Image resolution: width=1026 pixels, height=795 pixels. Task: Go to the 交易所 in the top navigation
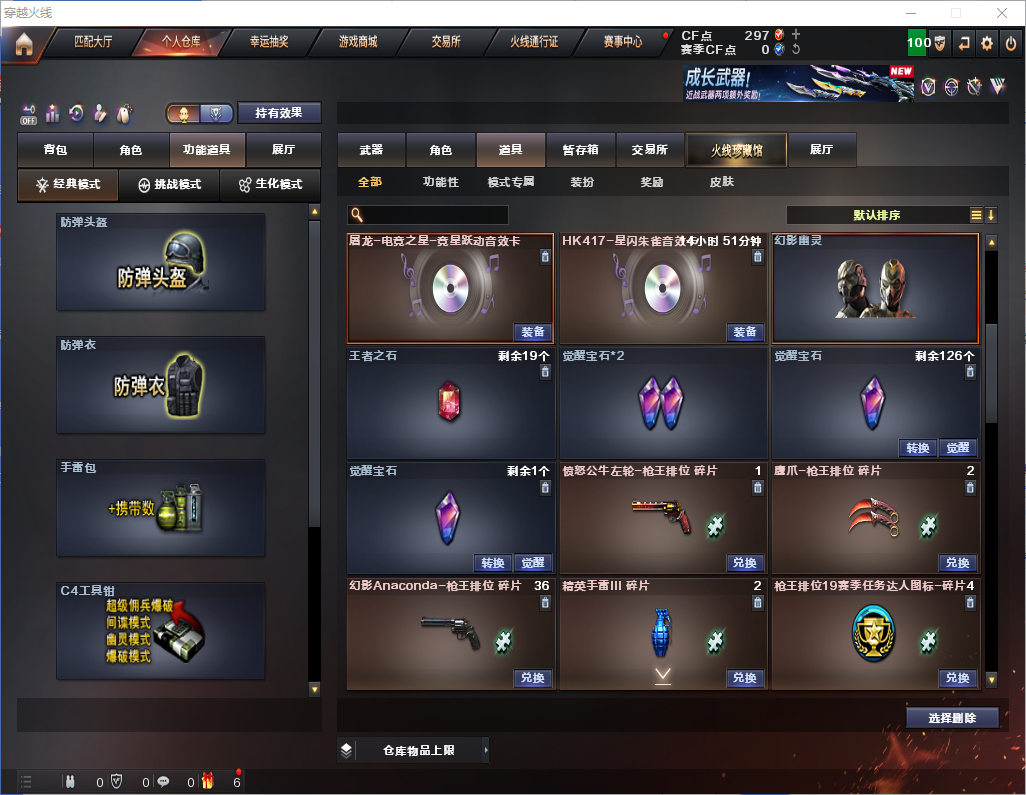(x=446, y=42)
